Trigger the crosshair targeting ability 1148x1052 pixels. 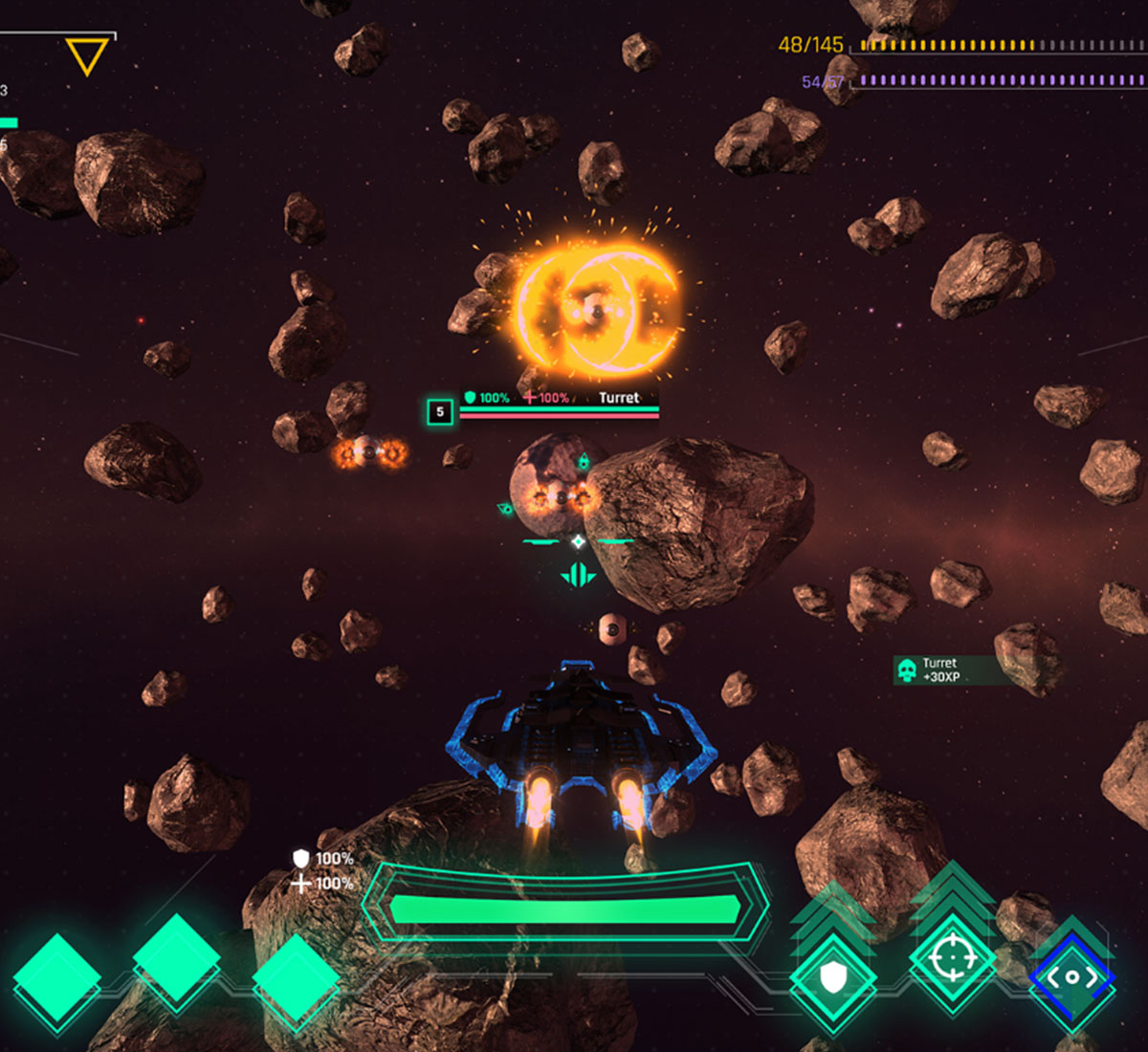point(952,956)
